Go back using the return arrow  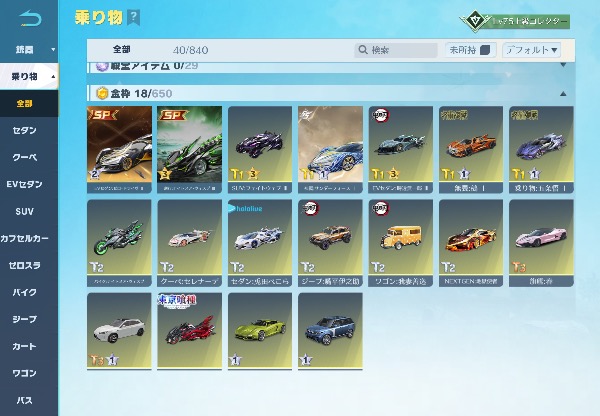pyautogui.click(x=31, y=16)
